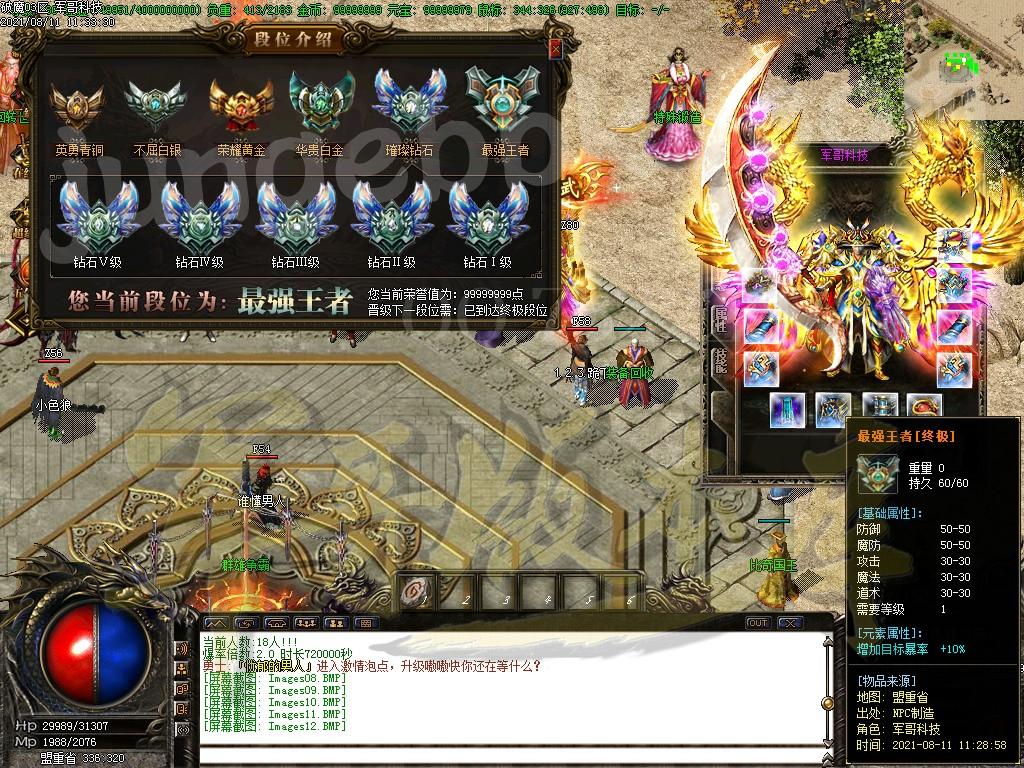Select the 璀璨钻石 diamond rank badge

[x=409, y=105]
